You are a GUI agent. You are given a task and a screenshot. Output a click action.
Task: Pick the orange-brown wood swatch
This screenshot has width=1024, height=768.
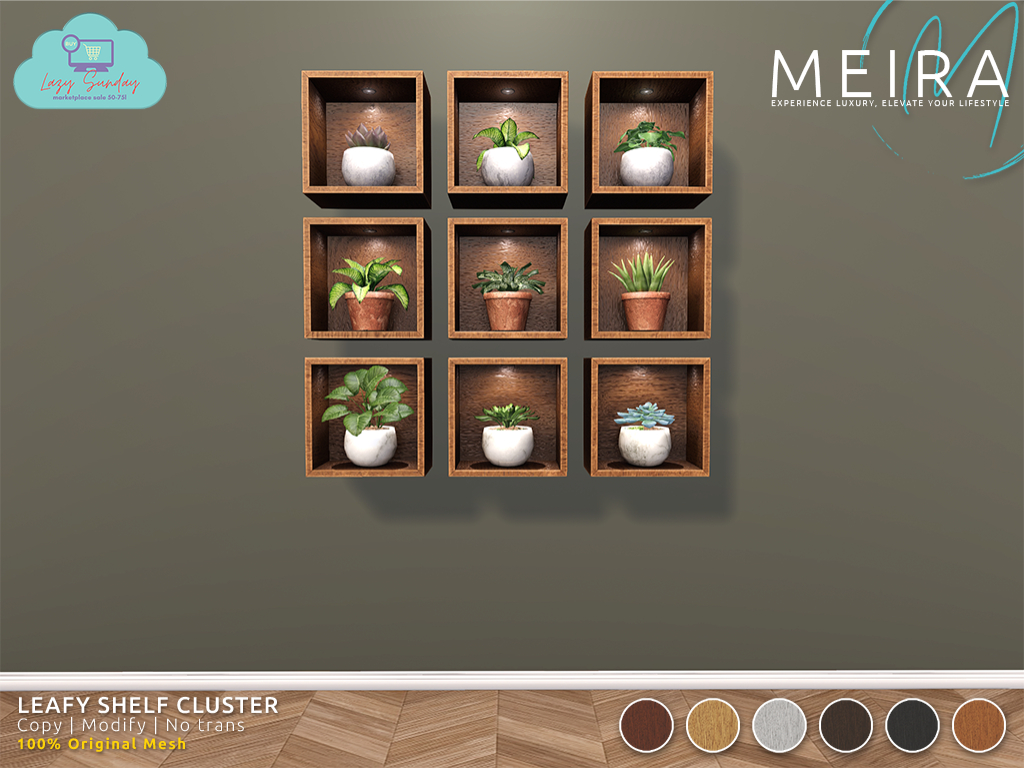979,725
